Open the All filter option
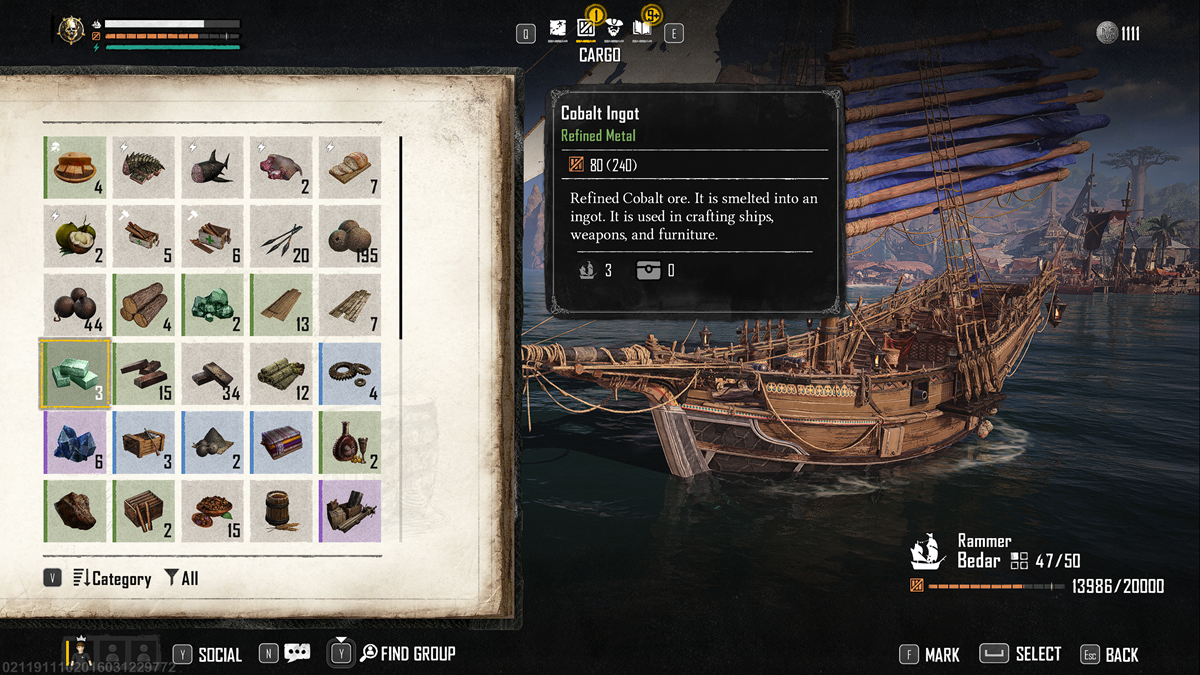Image resolution: width=1200 pixels, height=675 pixels. [181, 578]
